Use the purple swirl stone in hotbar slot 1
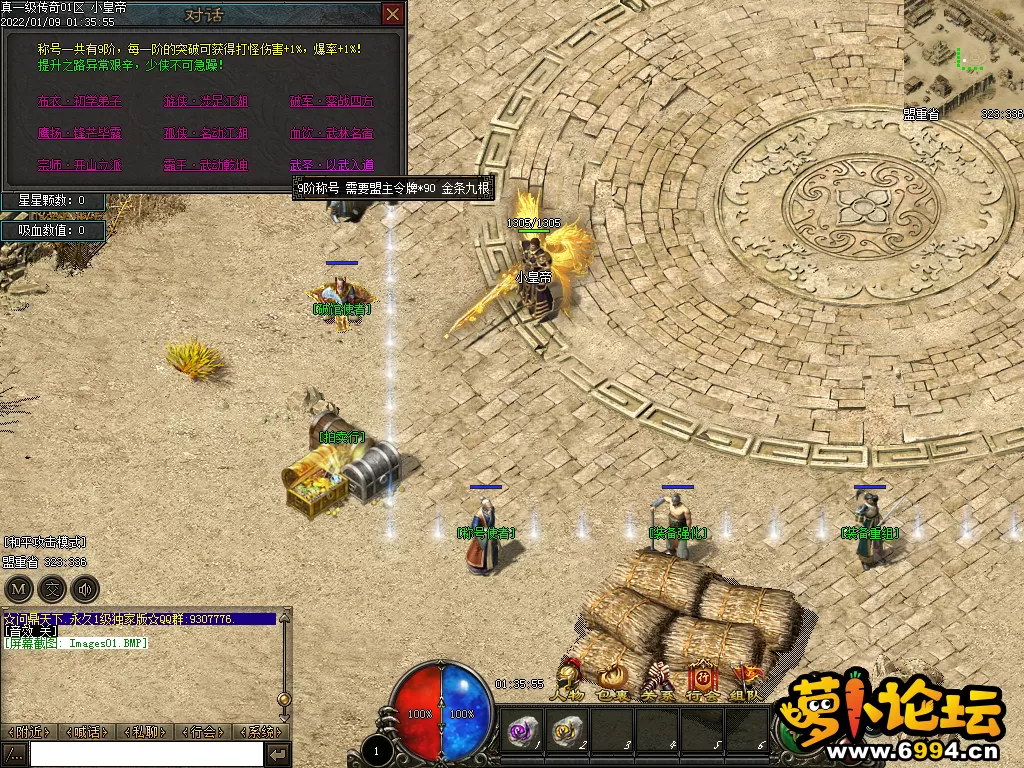This screenshot has width=1024, height=768. coord(523,731)
